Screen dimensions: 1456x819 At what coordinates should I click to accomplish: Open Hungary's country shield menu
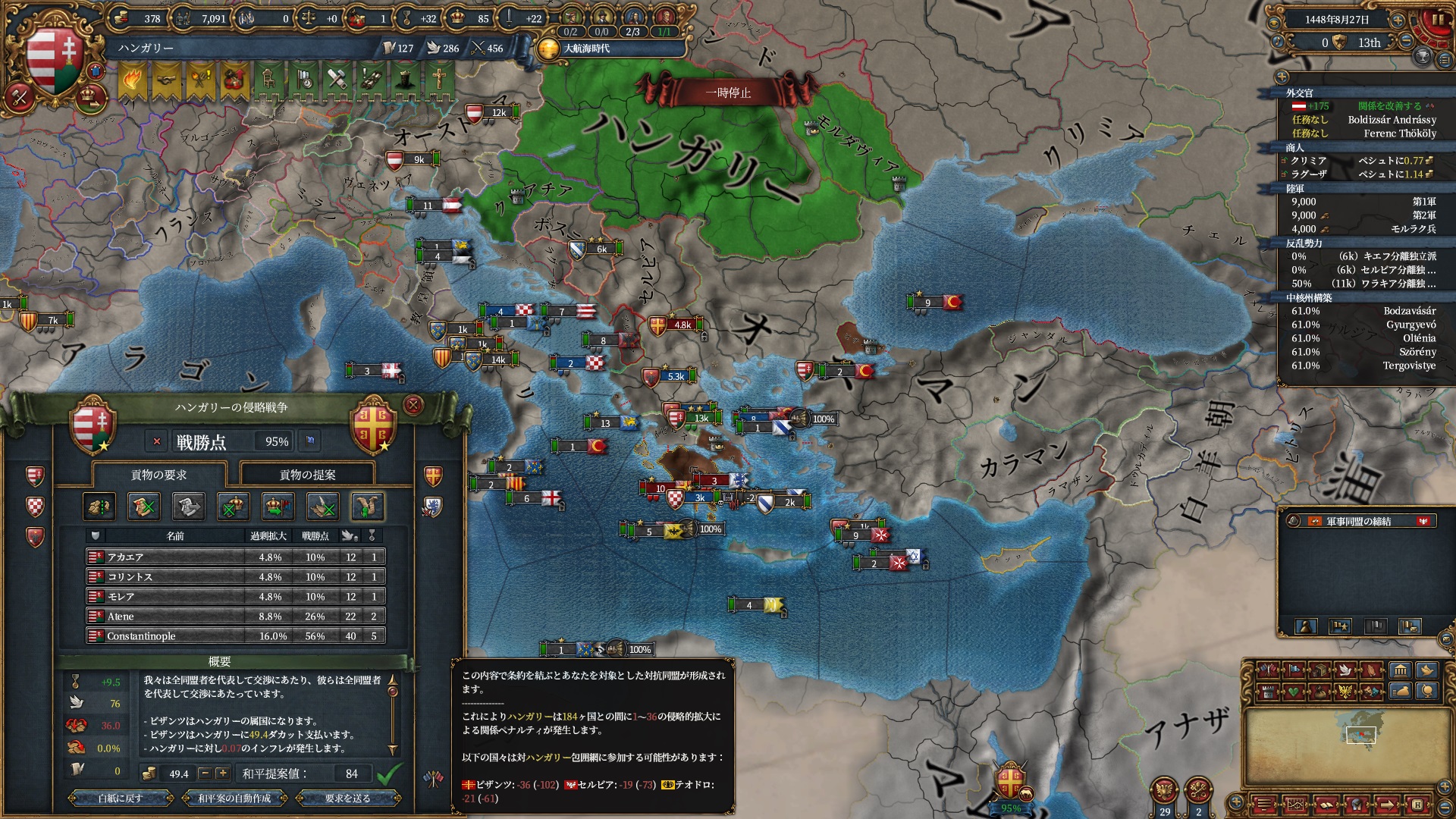(53, 61)
